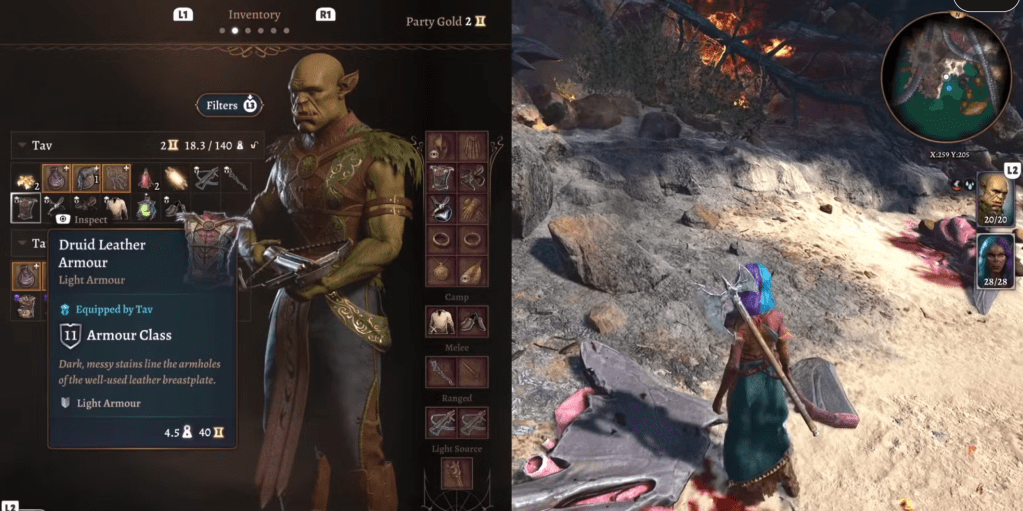
Task: Select the amulet equipment slot
Action: (441, 270)
